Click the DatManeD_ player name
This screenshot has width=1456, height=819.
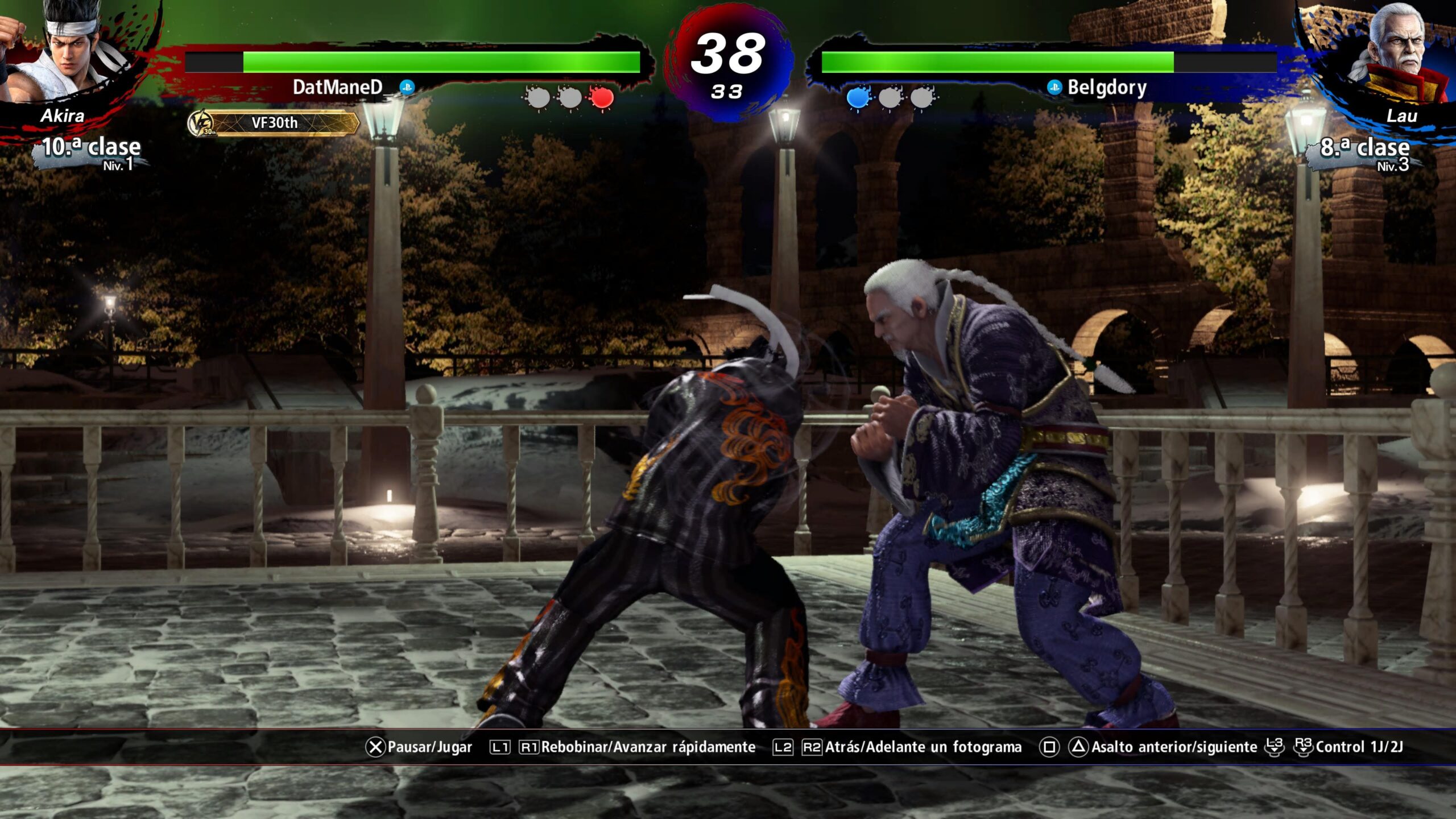(x=338, y=87)
